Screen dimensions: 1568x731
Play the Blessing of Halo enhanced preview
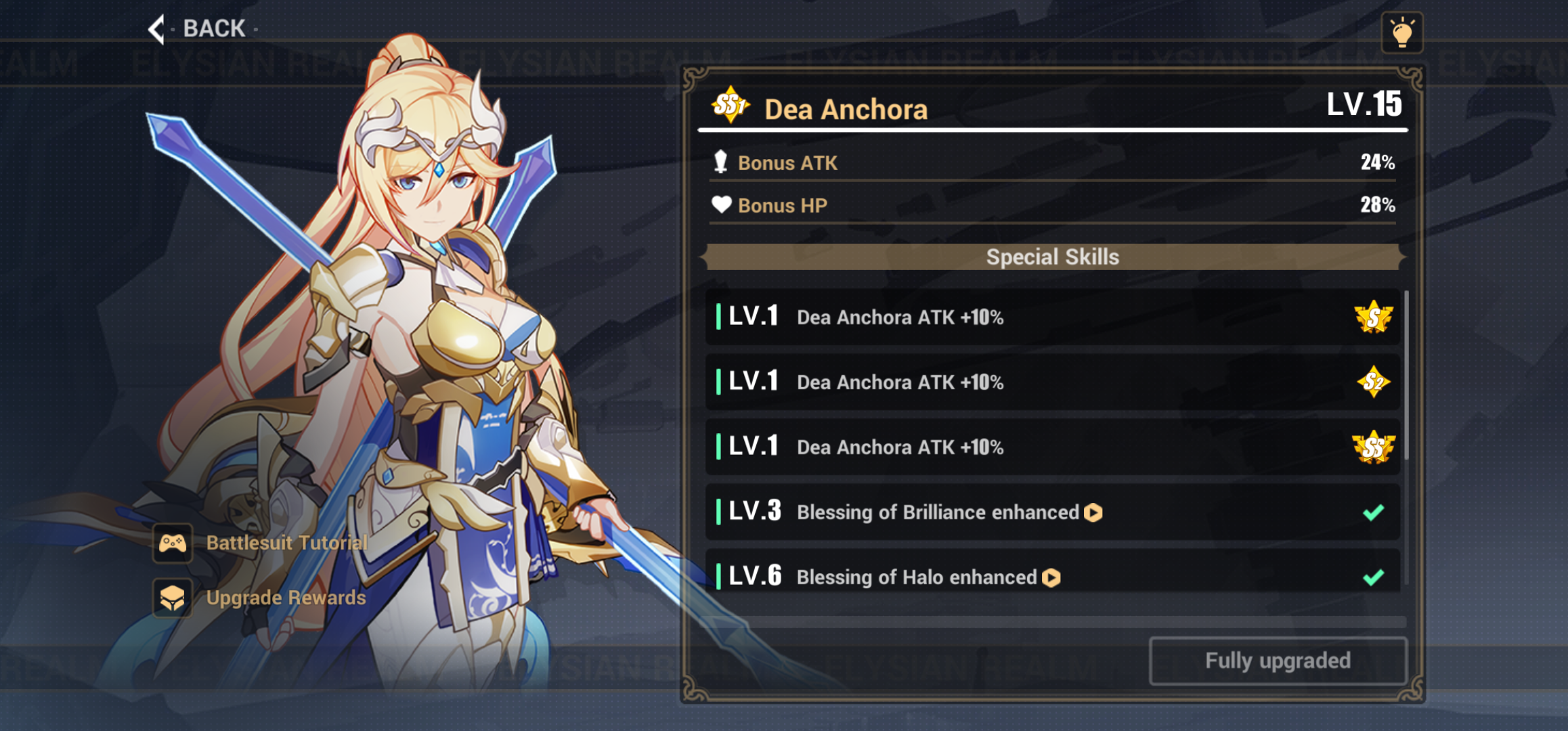[x=1050, y=577]
